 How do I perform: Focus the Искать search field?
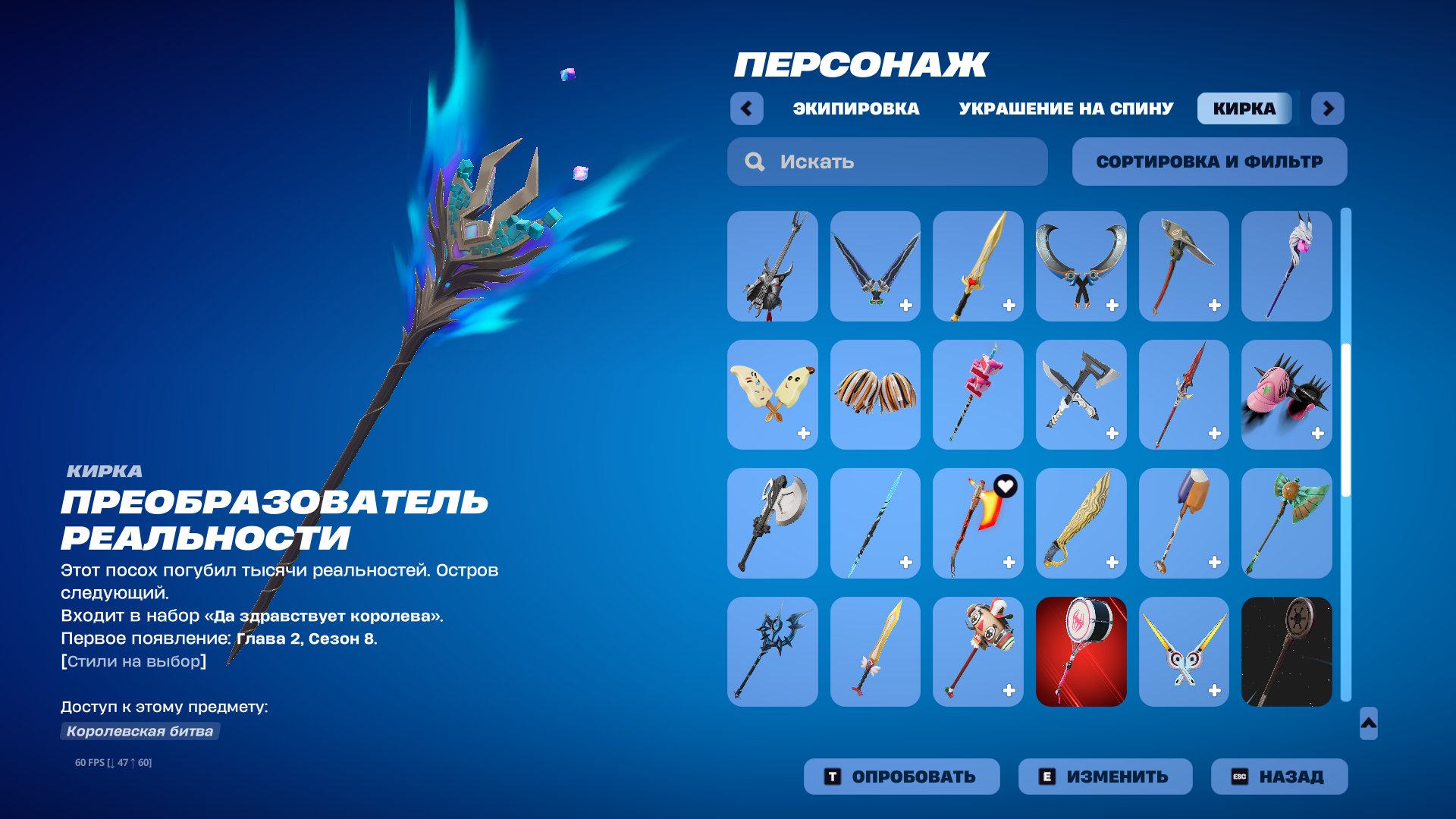pos(887,162)
